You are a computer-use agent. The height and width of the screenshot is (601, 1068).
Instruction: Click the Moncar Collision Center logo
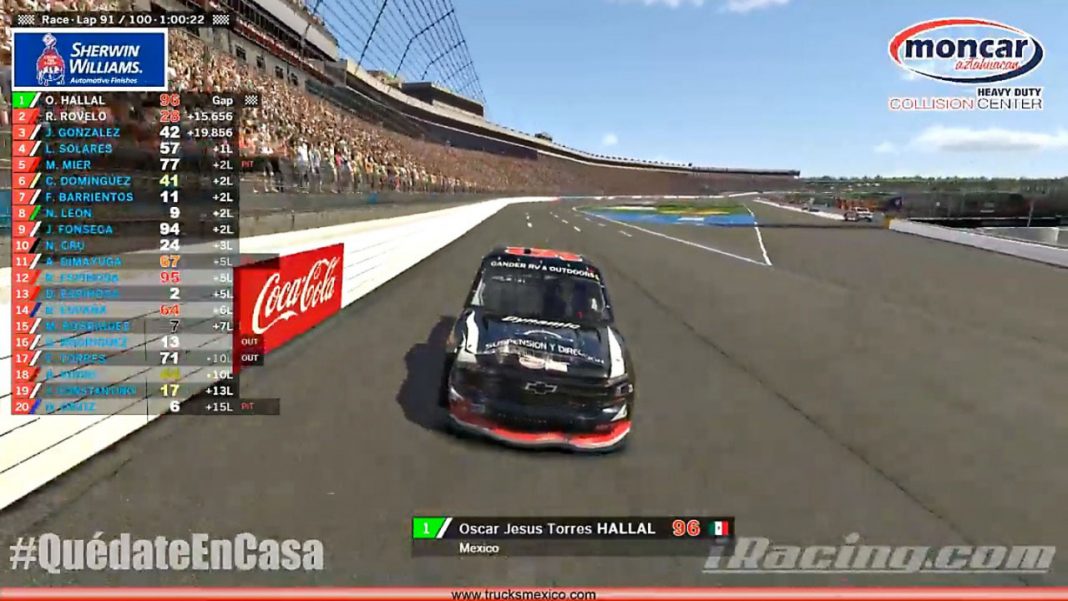[x=966, y=64]
